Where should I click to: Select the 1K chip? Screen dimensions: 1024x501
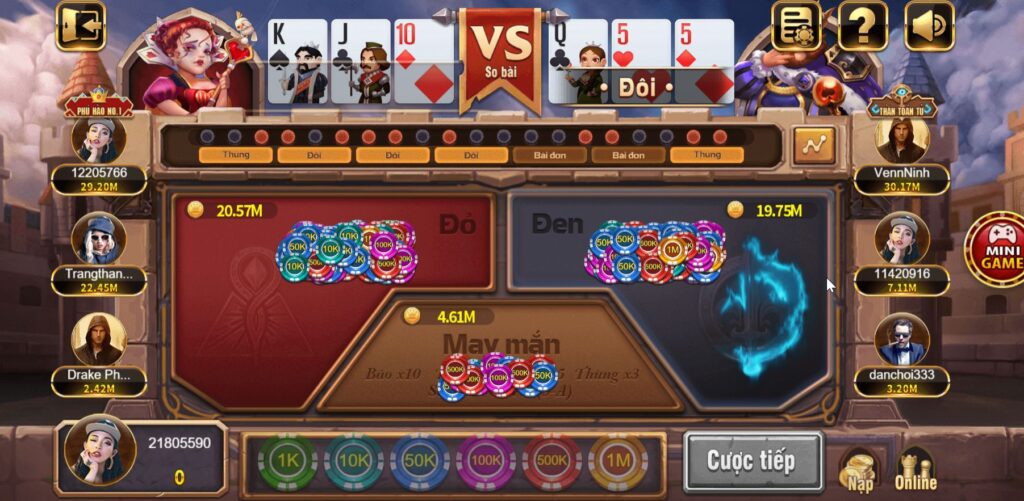pos(287,461)
